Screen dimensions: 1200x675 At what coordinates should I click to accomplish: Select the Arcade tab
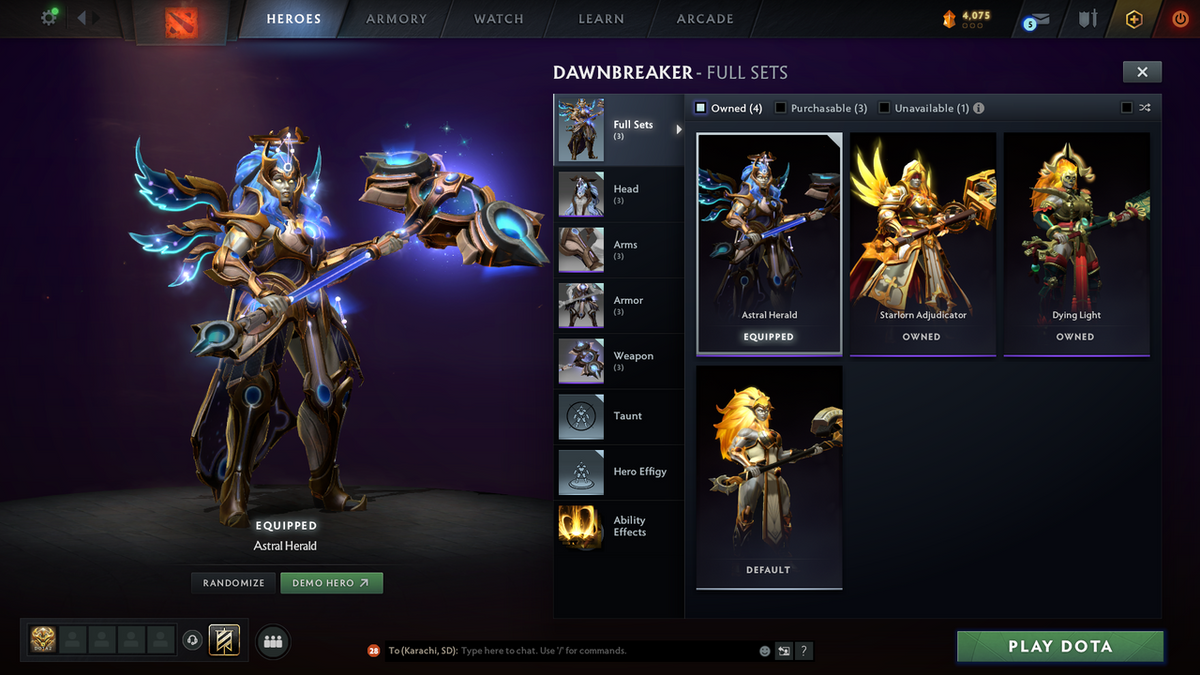coord(705,19)
